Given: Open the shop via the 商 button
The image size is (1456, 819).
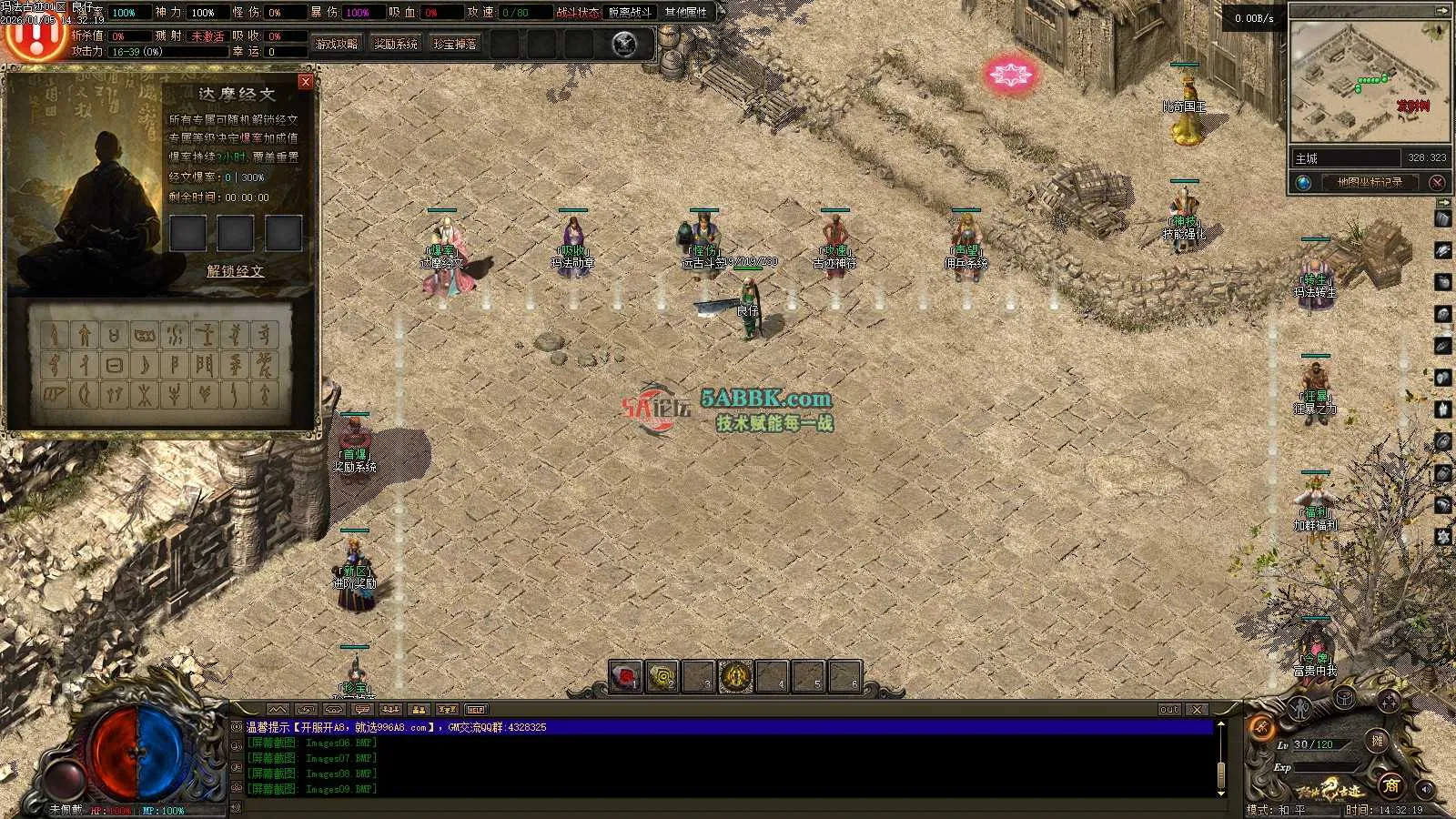Looking at the screenshot, I should coord(1390,784).
